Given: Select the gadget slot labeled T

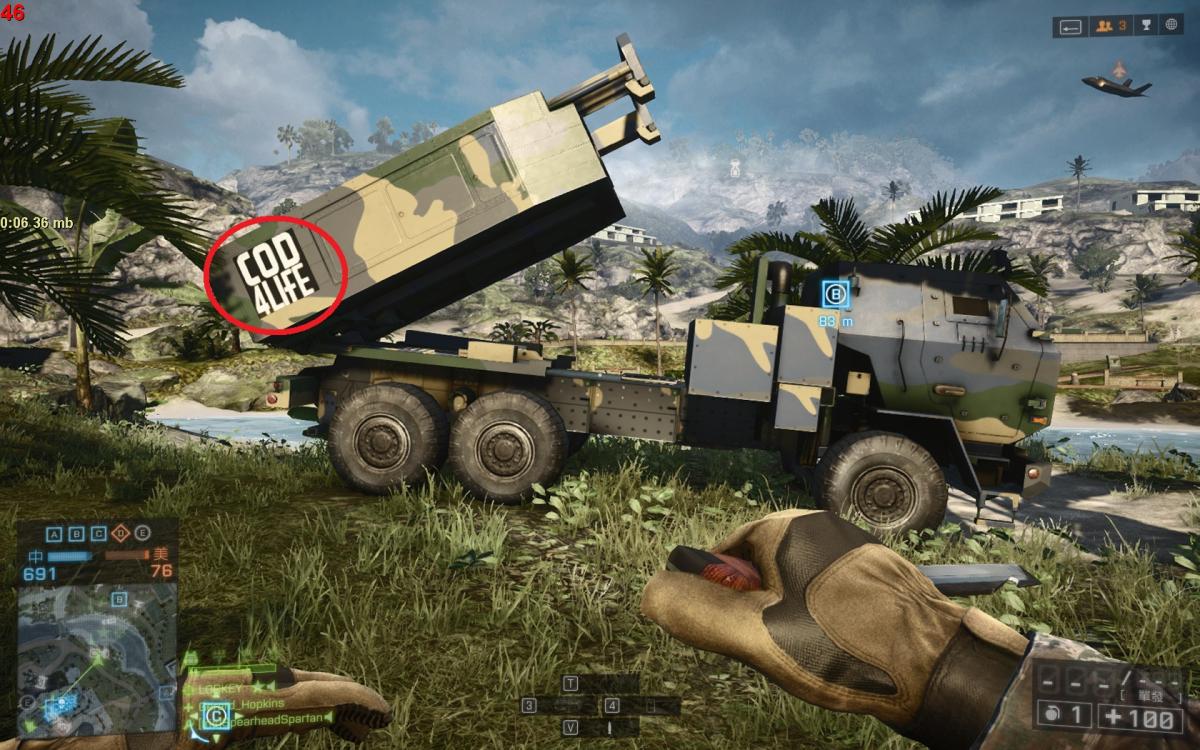Looking at the screenshot, I should (x=571, y=684).
